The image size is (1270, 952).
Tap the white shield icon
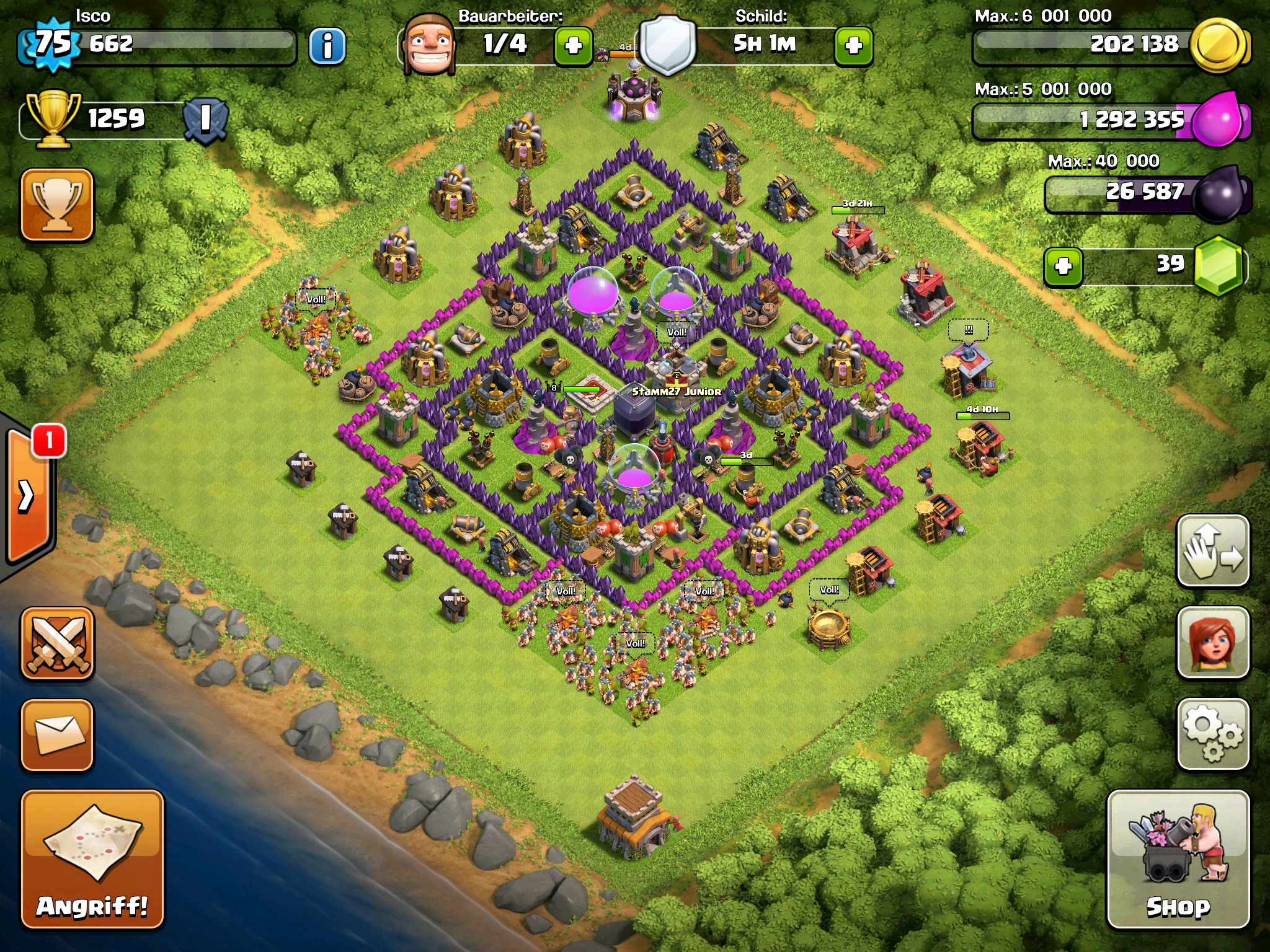coord(667,46)
